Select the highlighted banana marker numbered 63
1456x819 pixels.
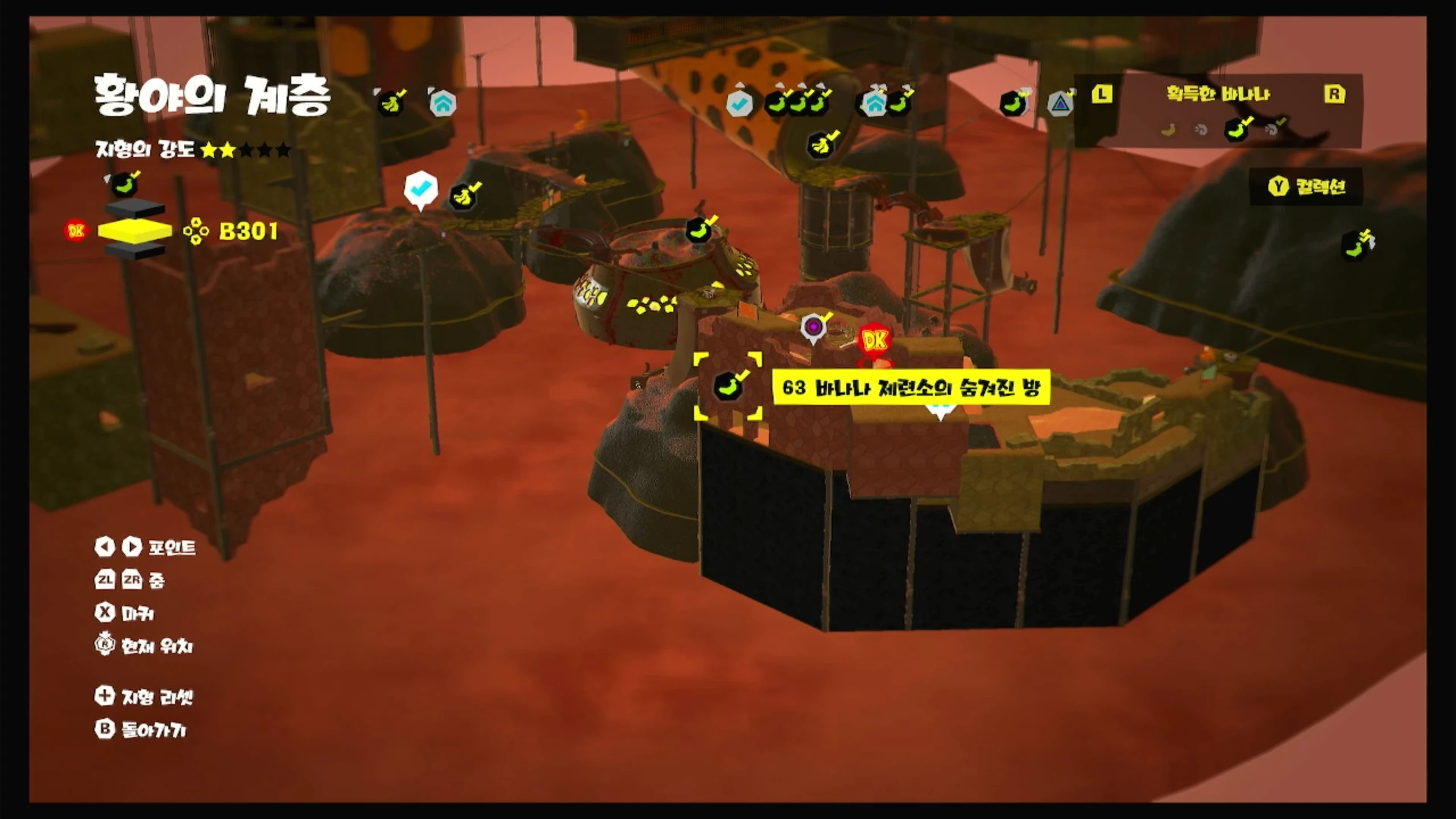[x=728, y=387]
